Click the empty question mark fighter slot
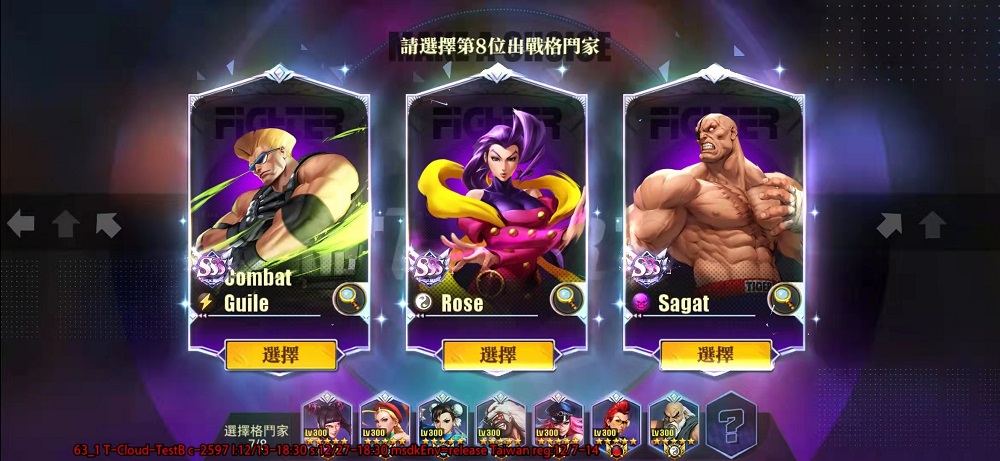The width and height of the screenshot is (1000, 461). point(731,420)
